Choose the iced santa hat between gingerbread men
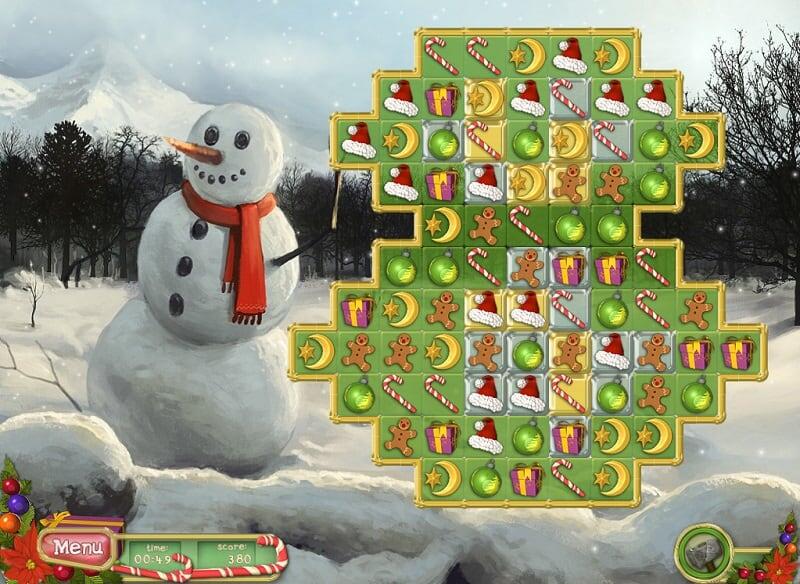The image size is (800, 584). tap(612, 352)
